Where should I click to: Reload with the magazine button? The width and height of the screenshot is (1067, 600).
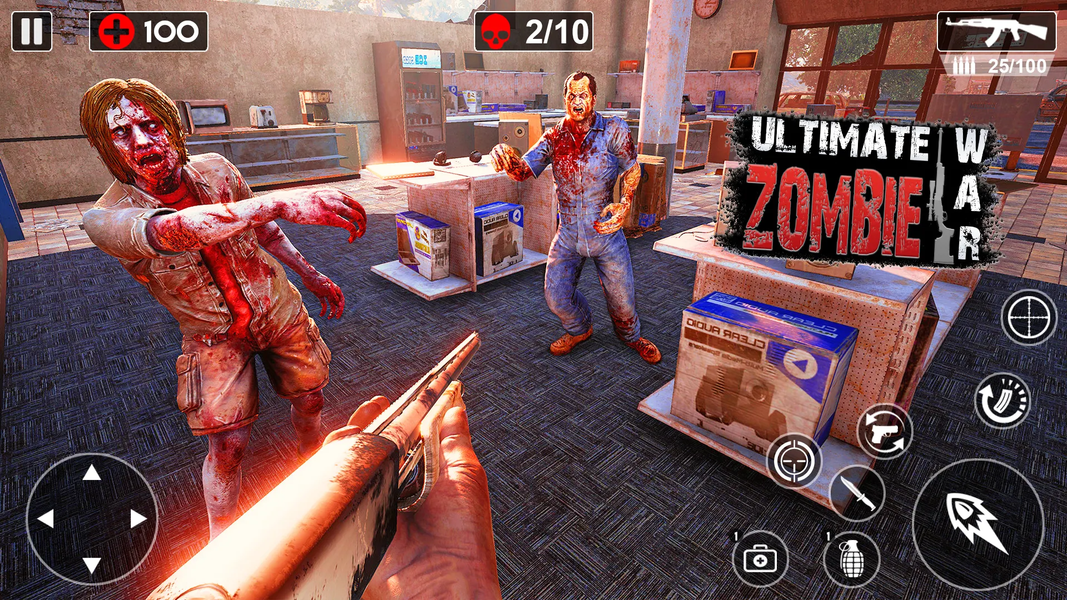click(1002, 400)
